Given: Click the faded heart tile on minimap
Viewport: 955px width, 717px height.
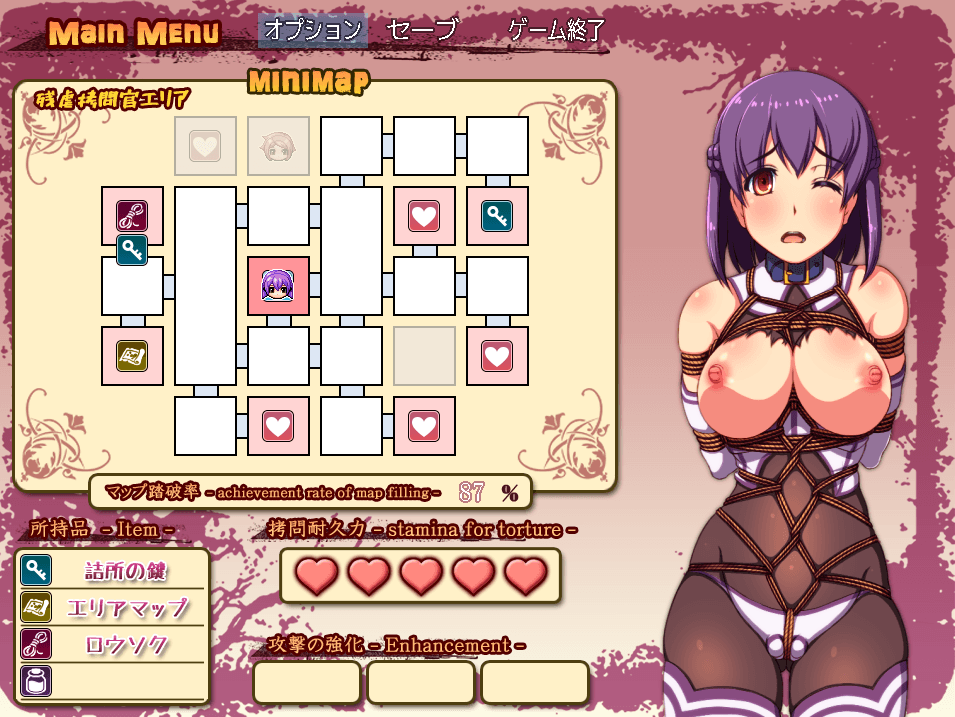Looking at the screenshot, I should coord(205,146).
